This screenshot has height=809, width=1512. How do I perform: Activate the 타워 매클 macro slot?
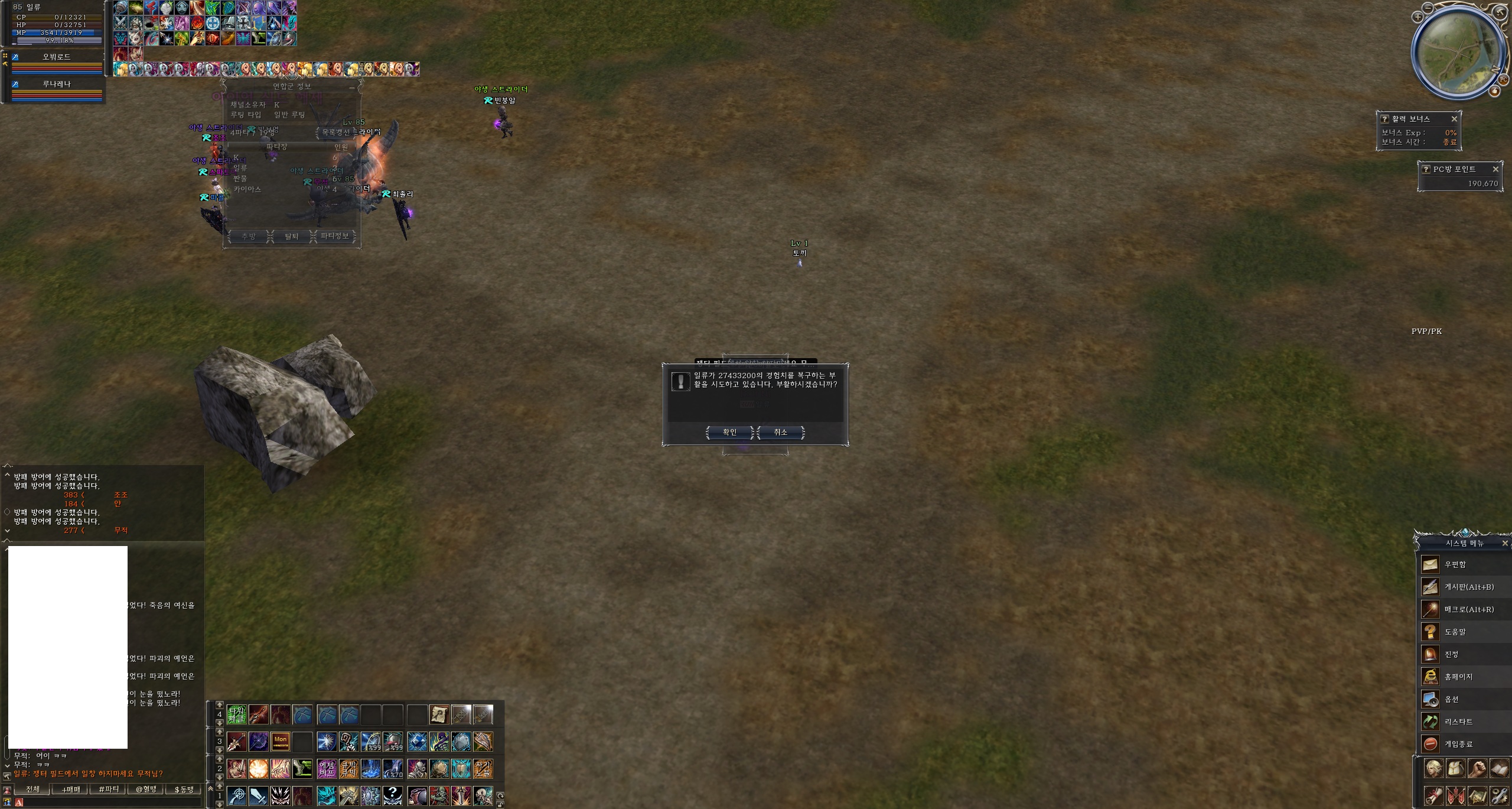tap(236, 715)
